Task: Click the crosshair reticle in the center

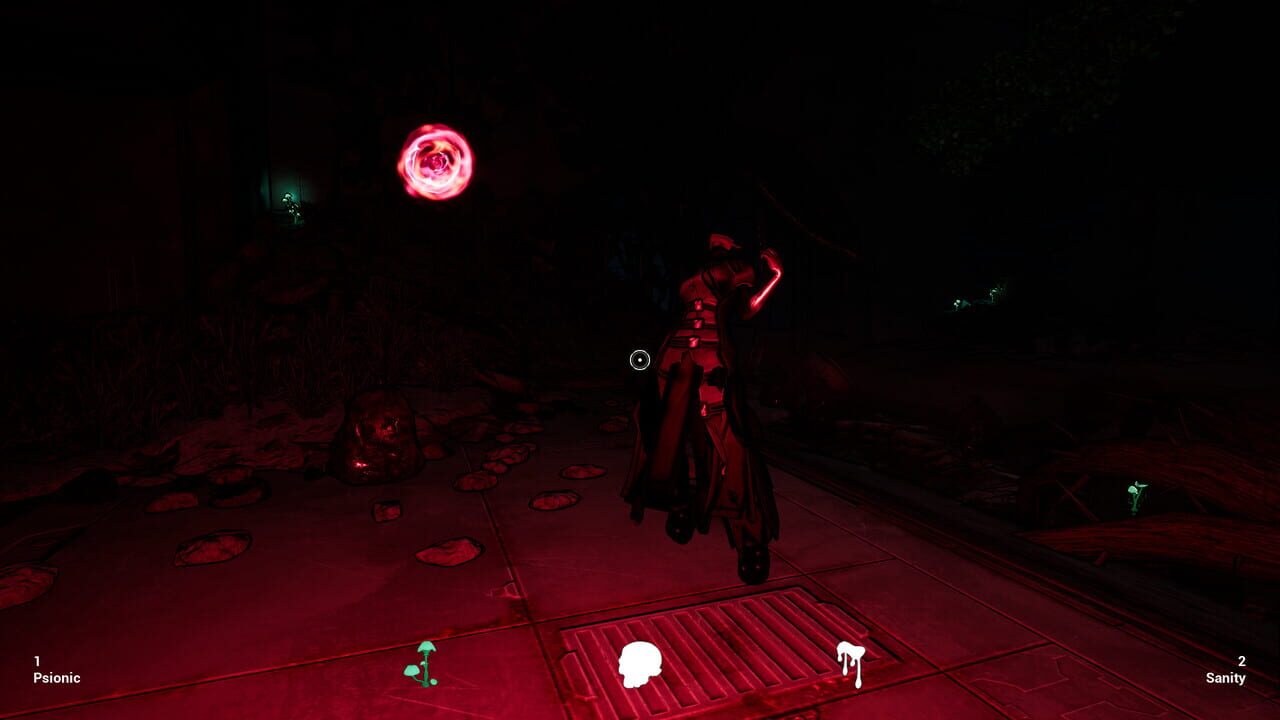Action: coord(638,360)
